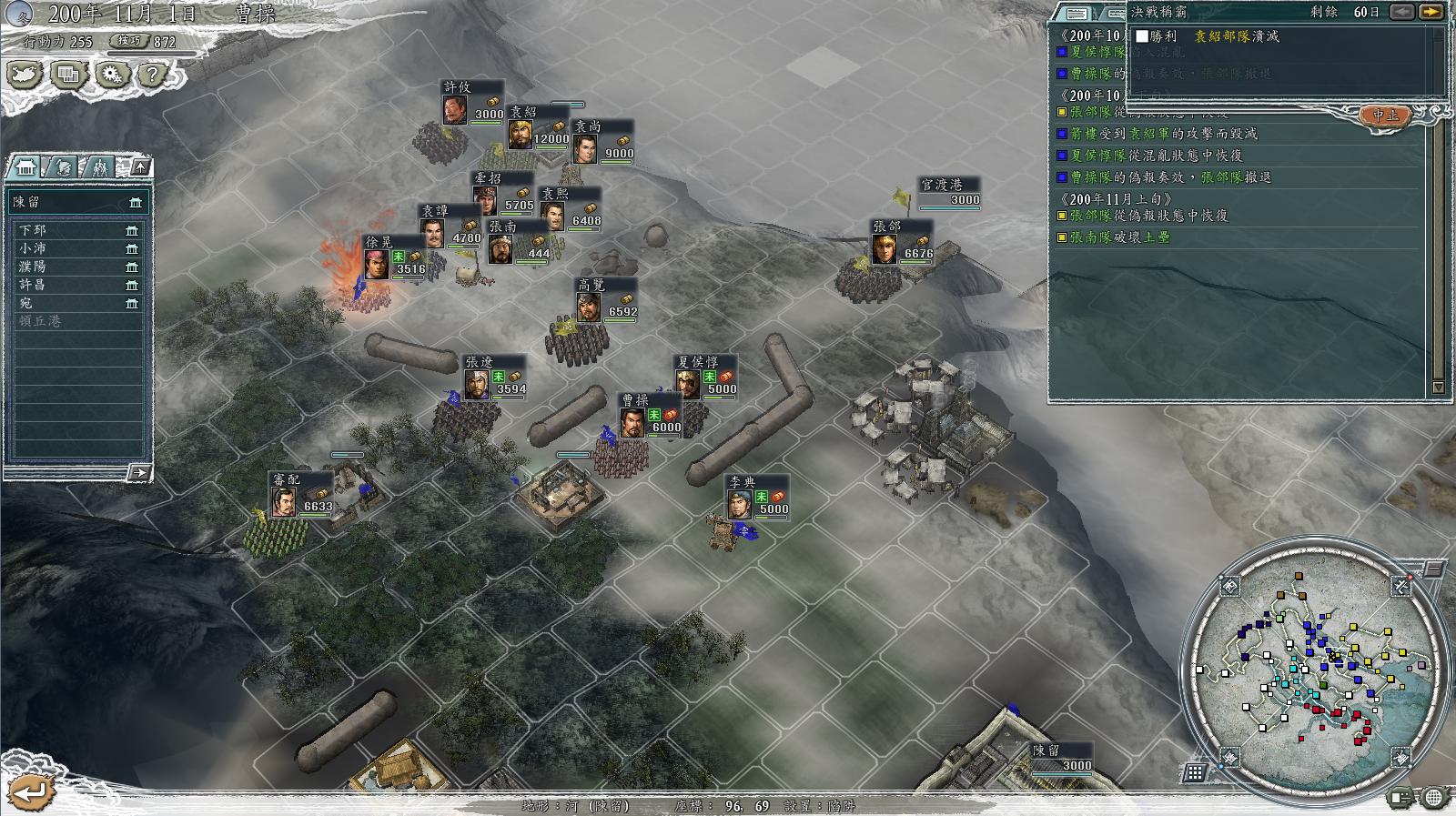Go to the next page with the yellow arrow

pyautogui.click(x=1431, y=12)
